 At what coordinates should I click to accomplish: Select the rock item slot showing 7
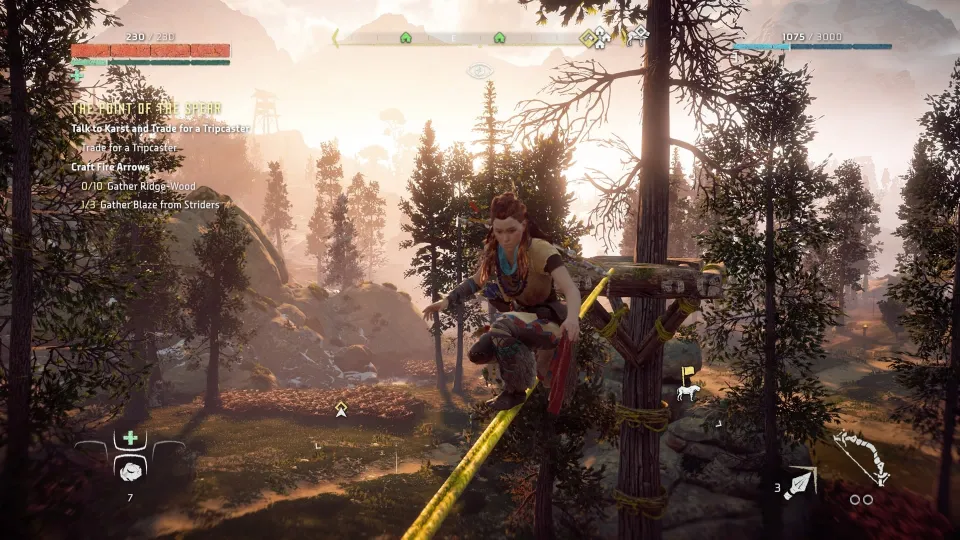(x=129, y=470)
